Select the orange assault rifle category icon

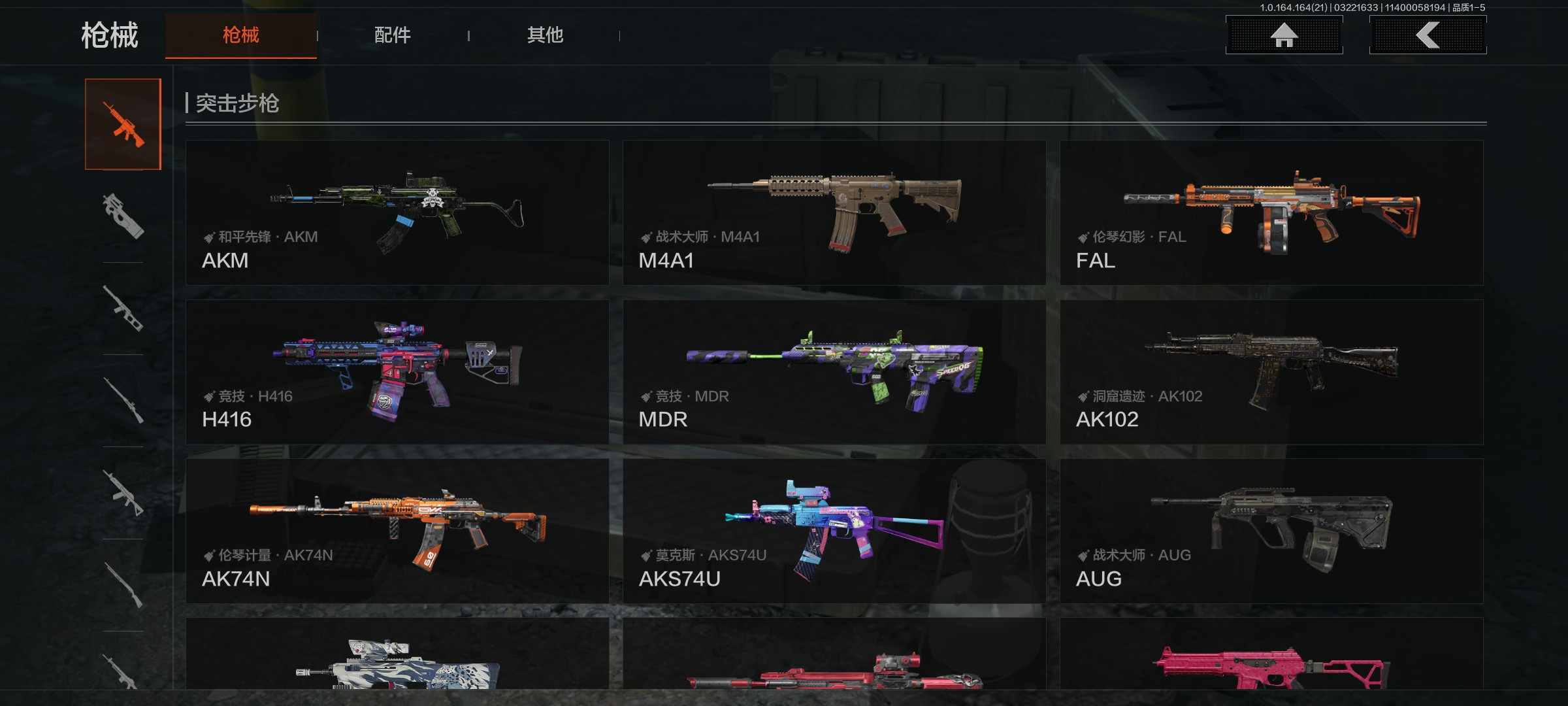[123, 124]
